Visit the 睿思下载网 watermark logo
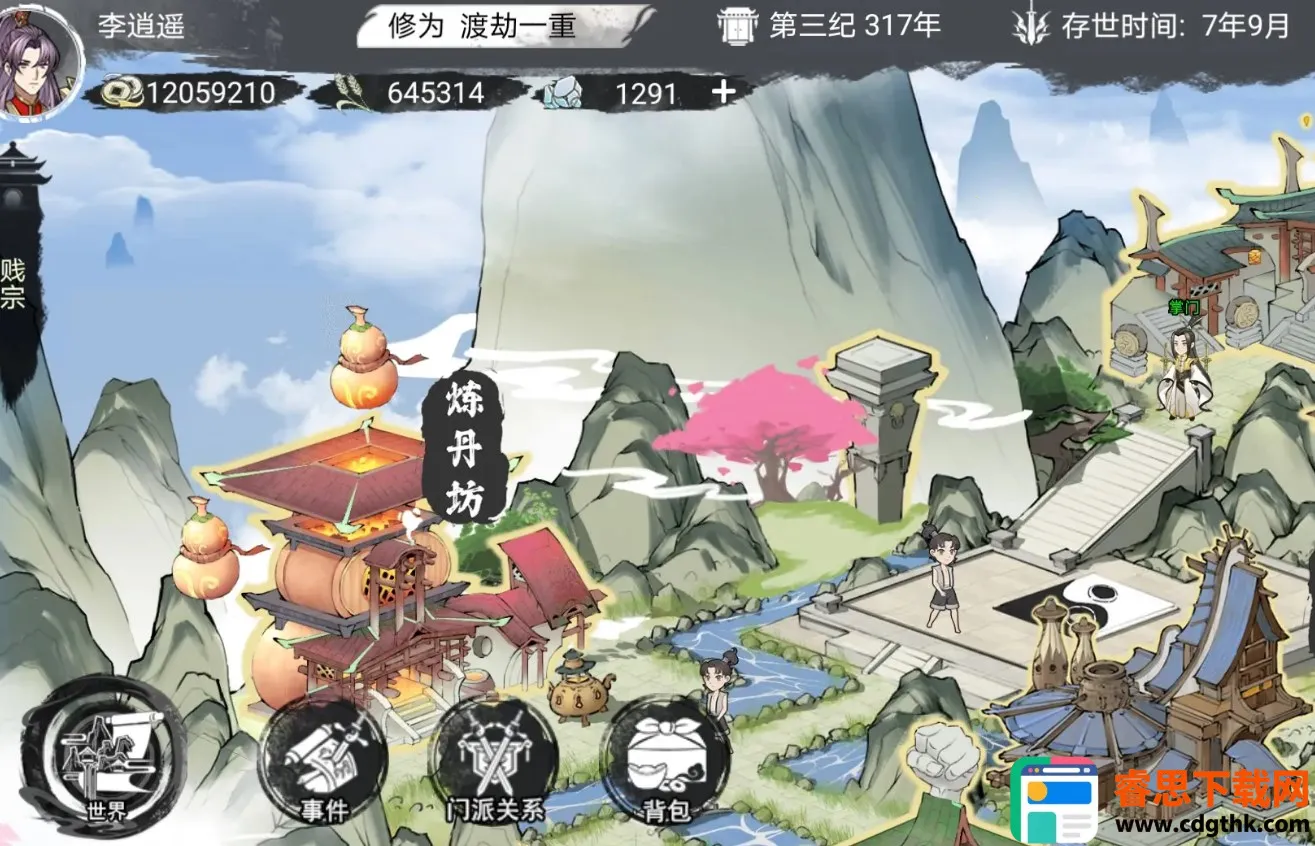This screenshot has height=846, width=1315. pos(1160,802)
